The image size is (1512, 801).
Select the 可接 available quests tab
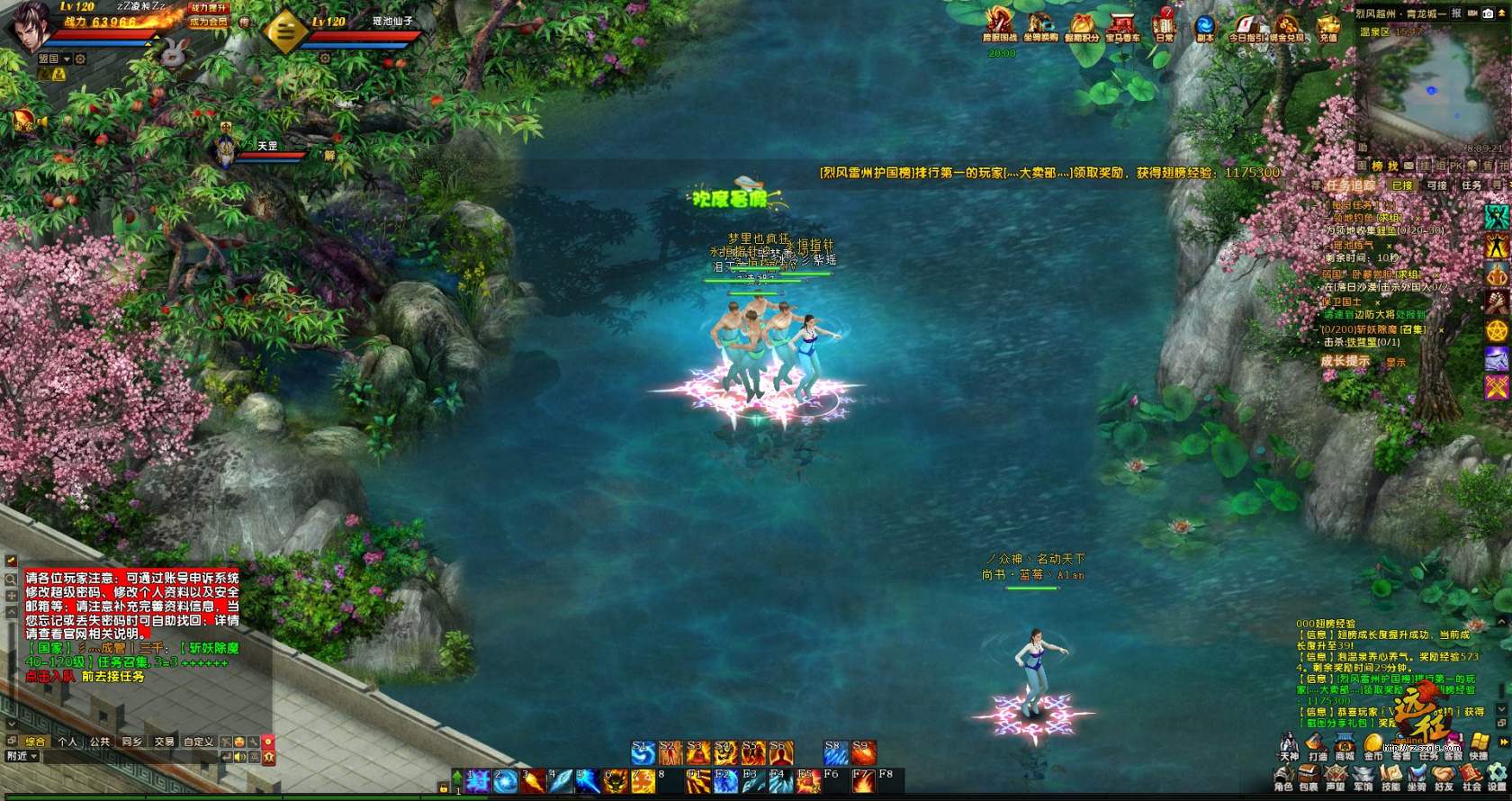1436,185
